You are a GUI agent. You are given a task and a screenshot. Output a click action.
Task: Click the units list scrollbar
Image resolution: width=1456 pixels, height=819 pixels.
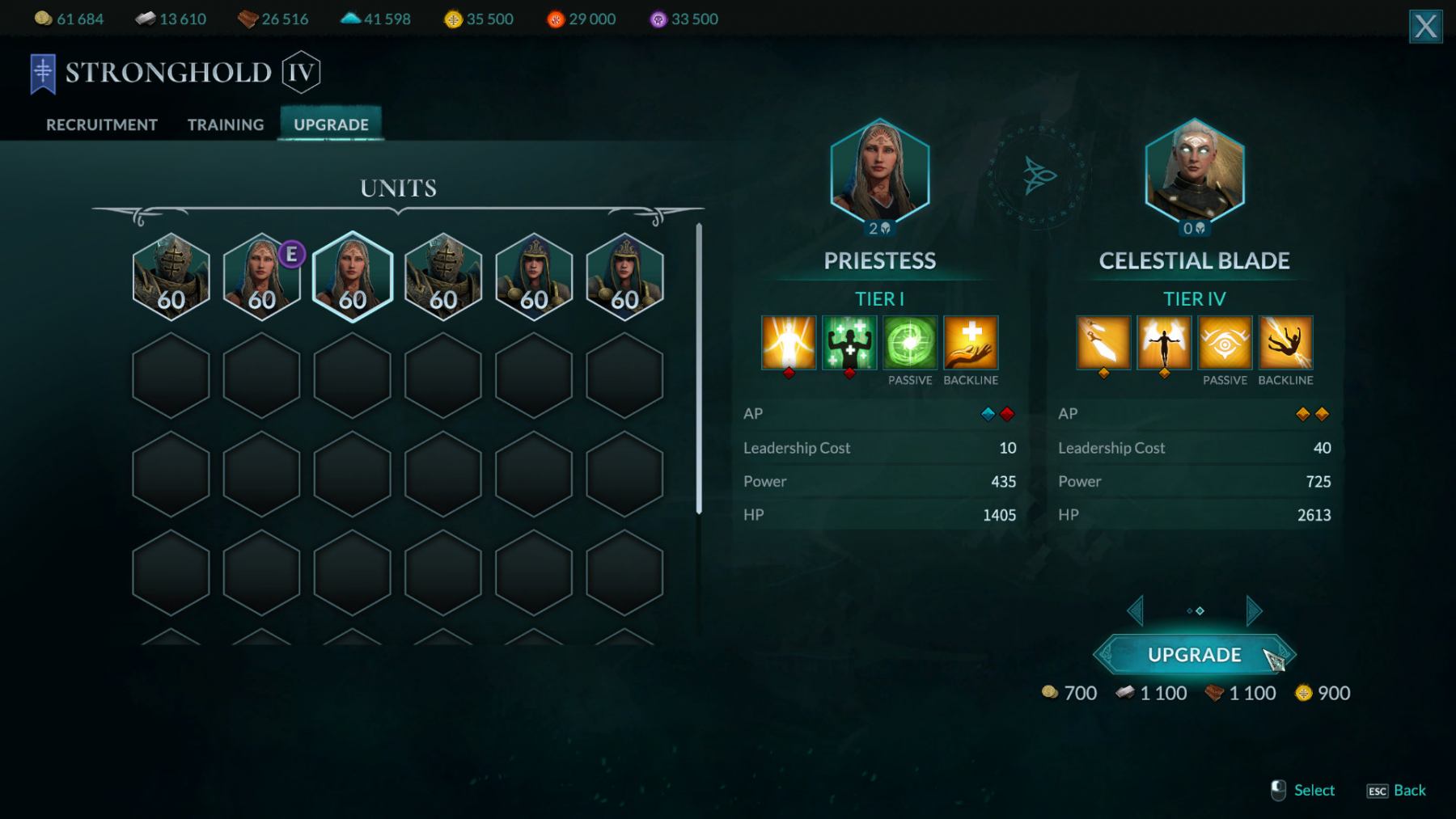point(699,369)
